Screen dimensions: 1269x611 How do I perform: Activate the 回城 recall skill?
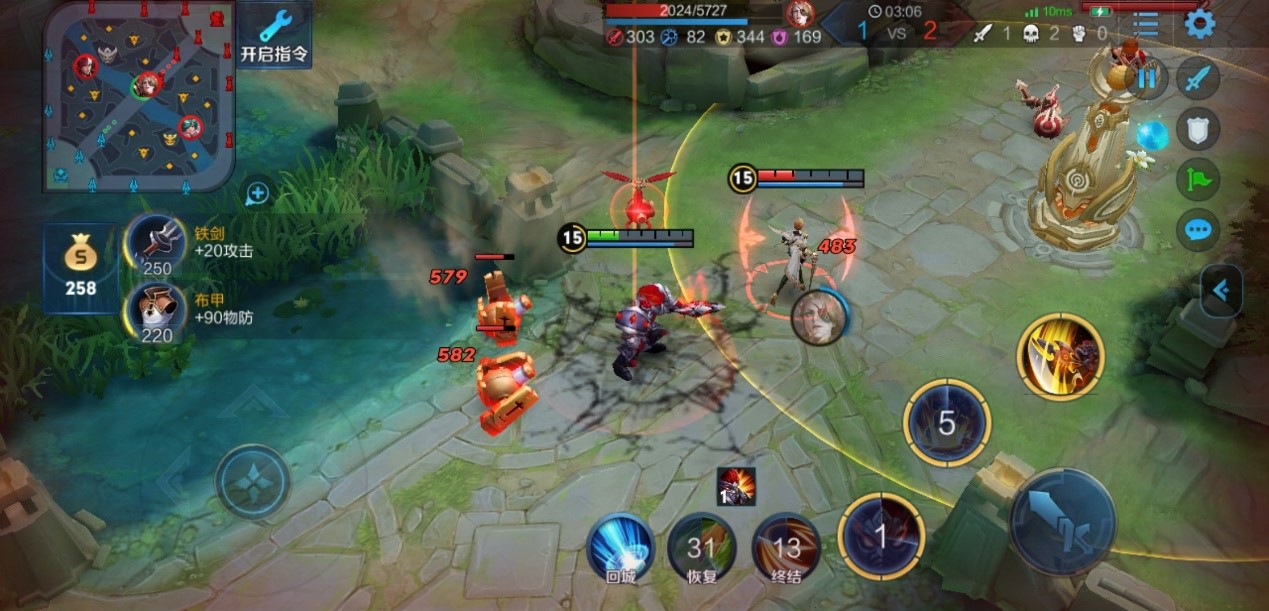point(619,547)
